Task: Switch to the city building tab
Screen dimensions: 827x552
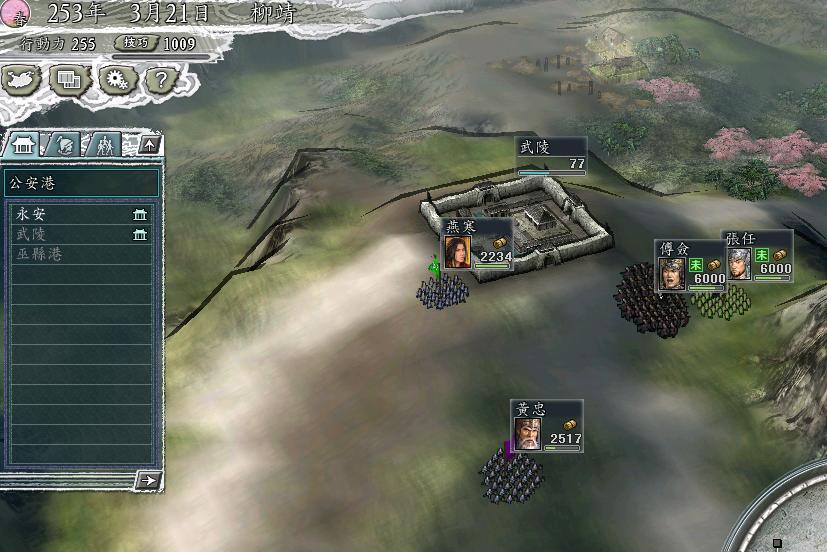Action: (x=23, y=145)
